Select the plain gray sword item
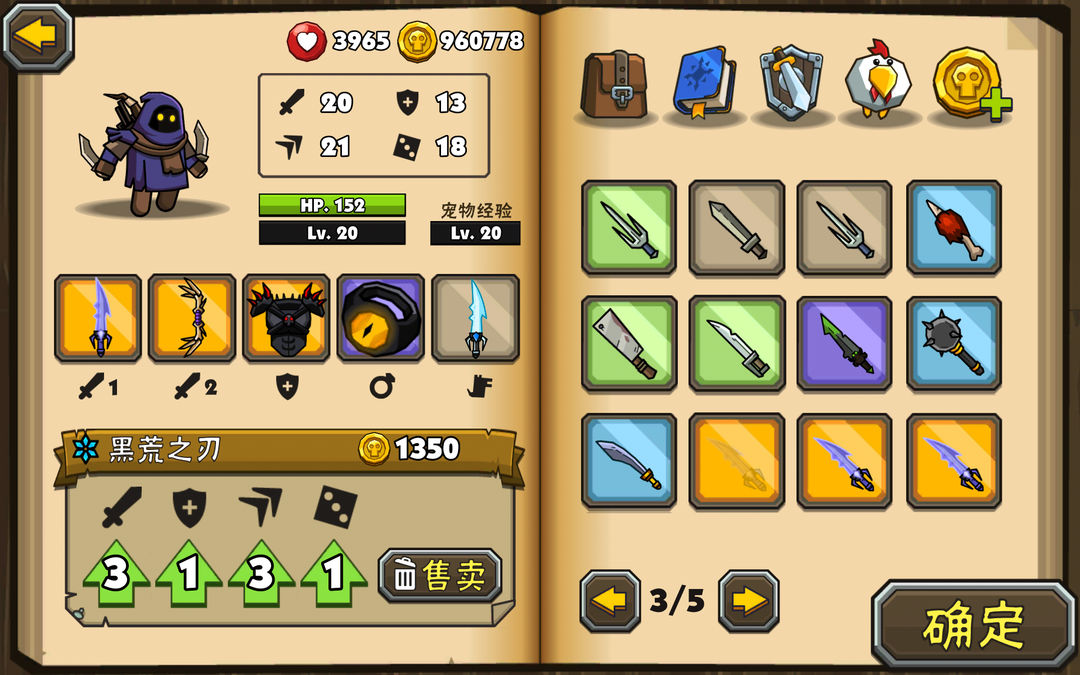The image size is (1080, 675). coord(736,227)
